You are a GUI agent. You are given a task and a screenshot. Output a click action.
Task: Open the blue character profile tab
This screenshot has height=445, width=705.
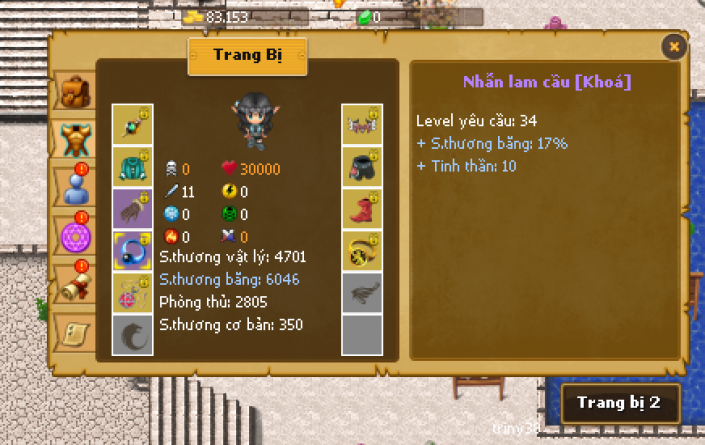[74, 187]
